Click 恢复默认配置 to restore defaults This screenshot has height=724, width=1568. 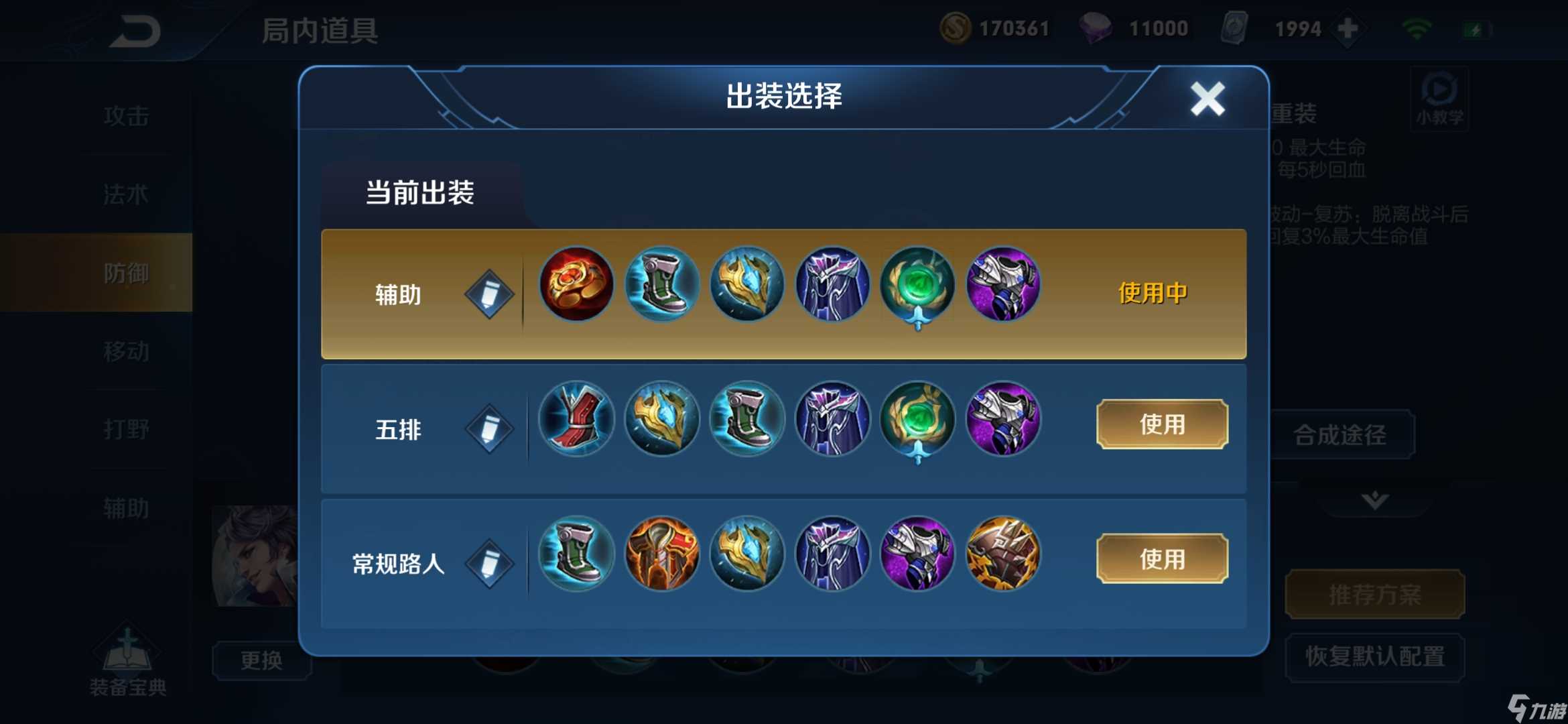[1374, 656]
